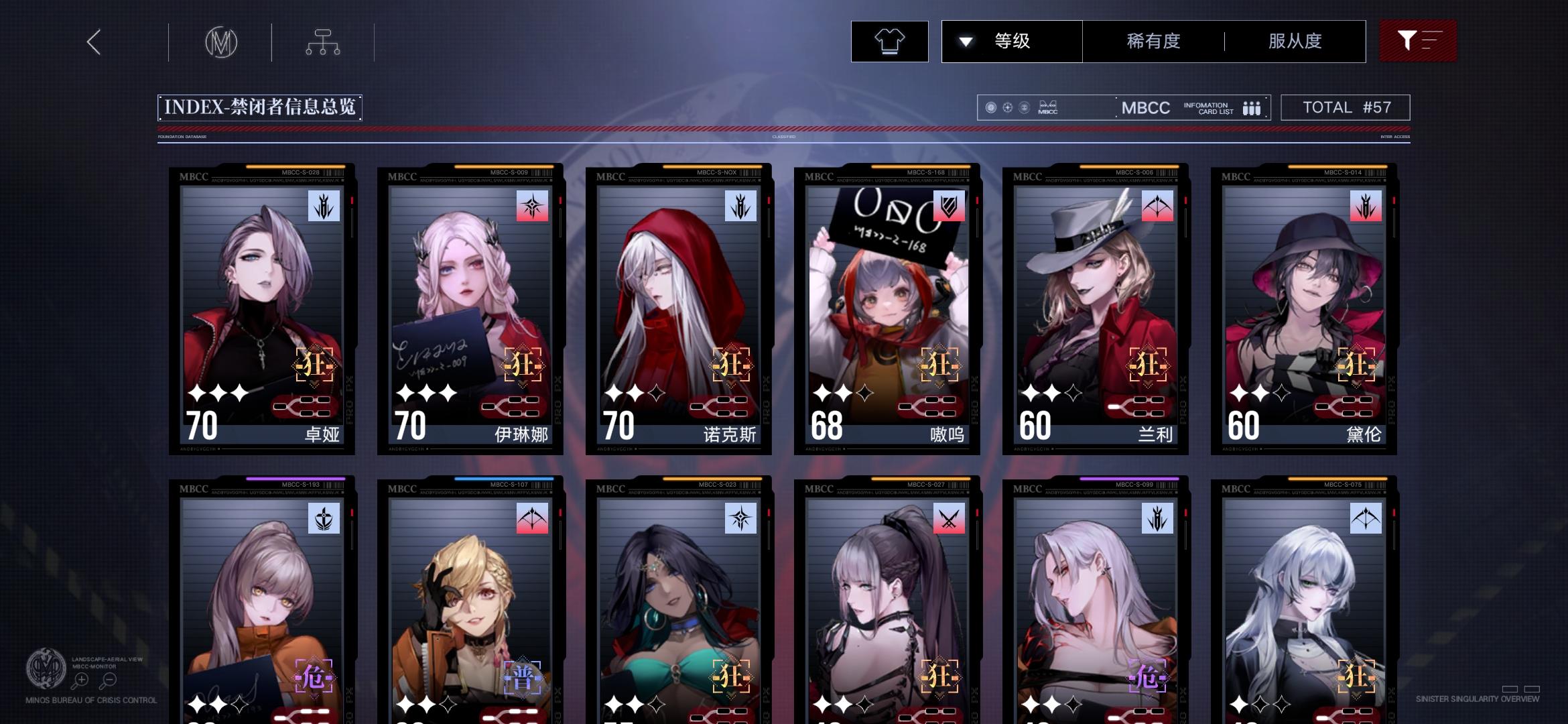Image resolution: width=1568 pixels, height=724 pixels.
Task: Click the three-person card list icon
Action: pyautogui.click(x=1252, y=107)
